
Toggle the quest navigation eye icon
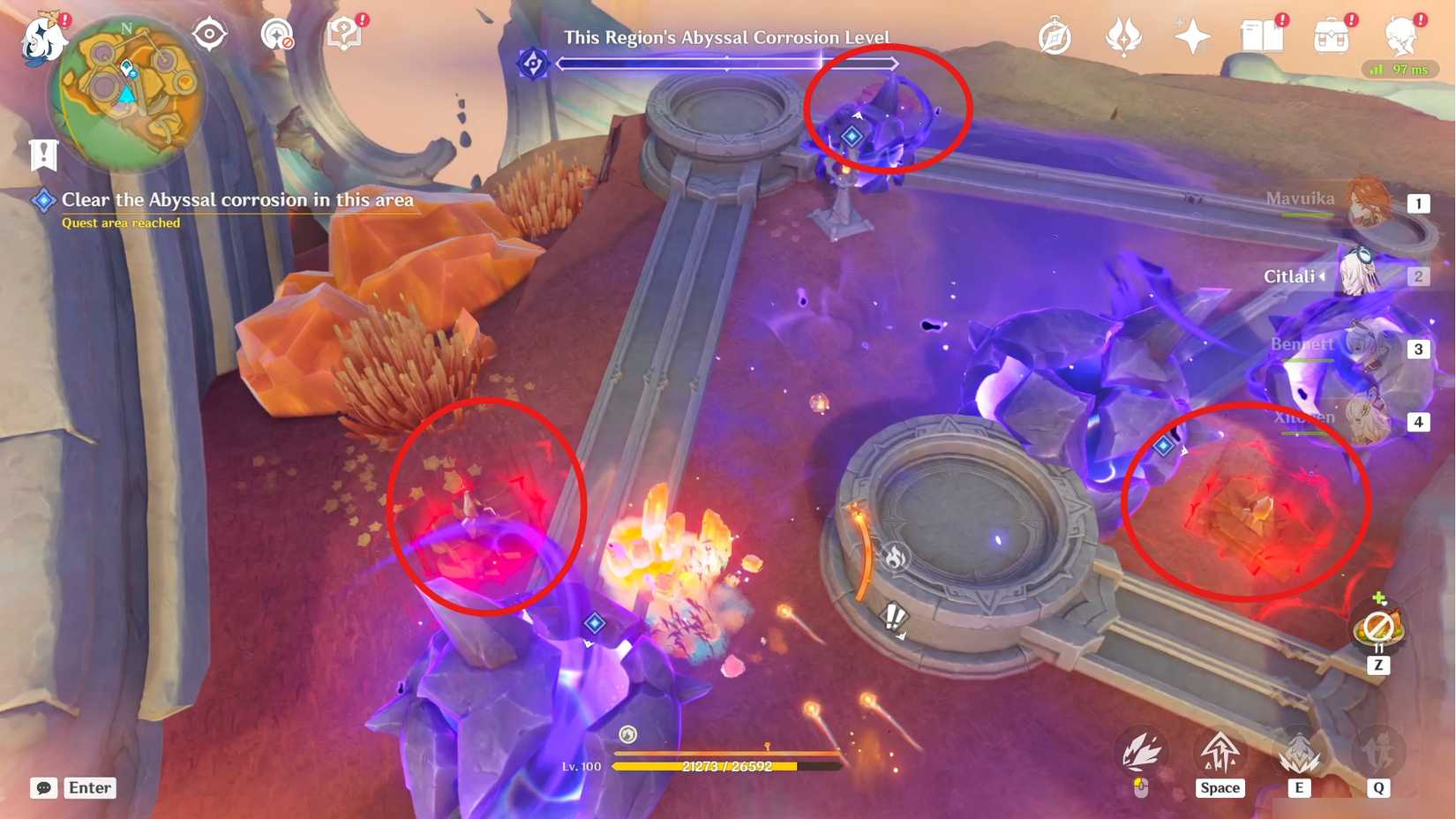point(209,34)
